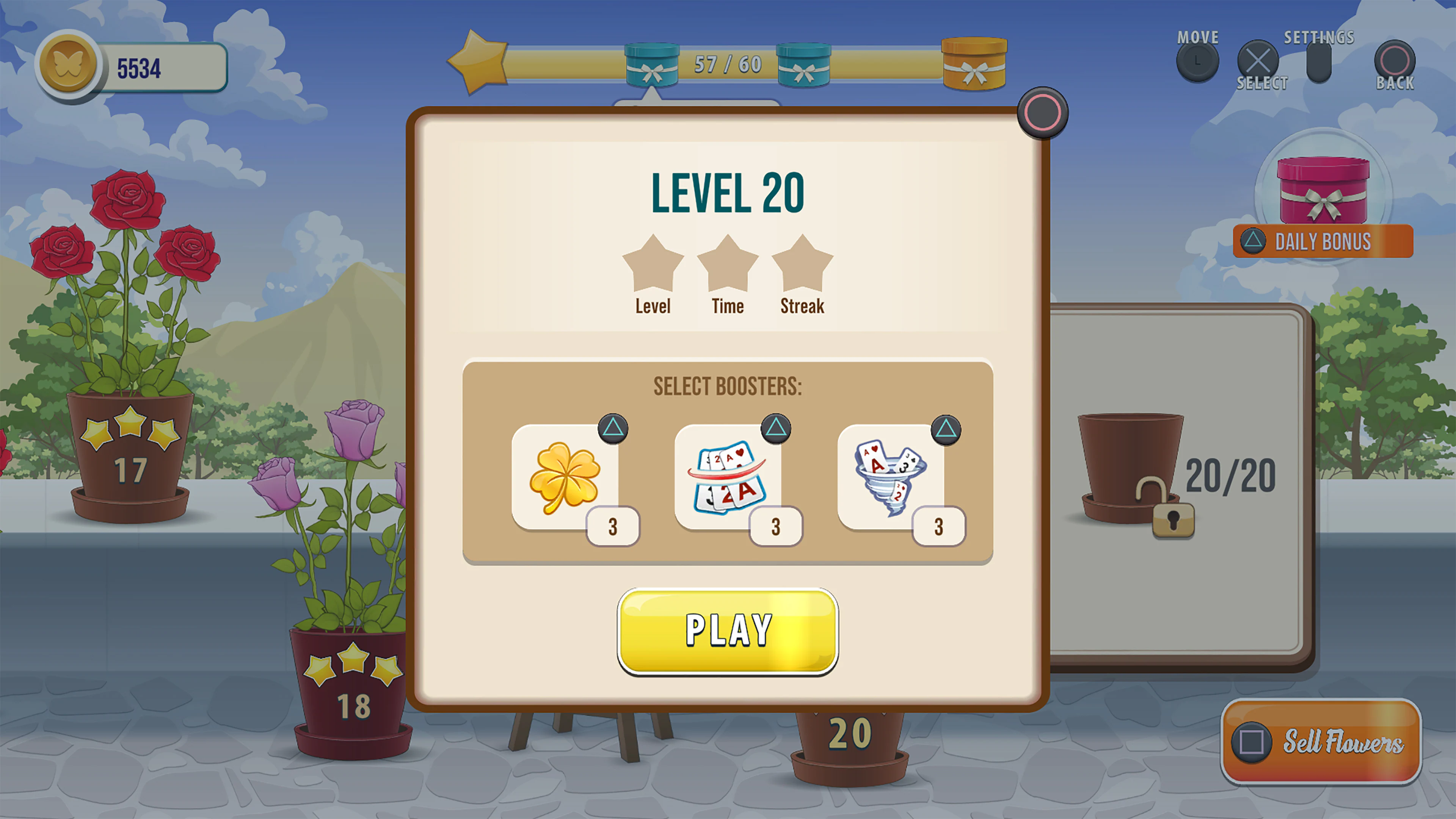1456x819 pixels.
Task: Click the Streak star rating label
Action: coord(802,306)
